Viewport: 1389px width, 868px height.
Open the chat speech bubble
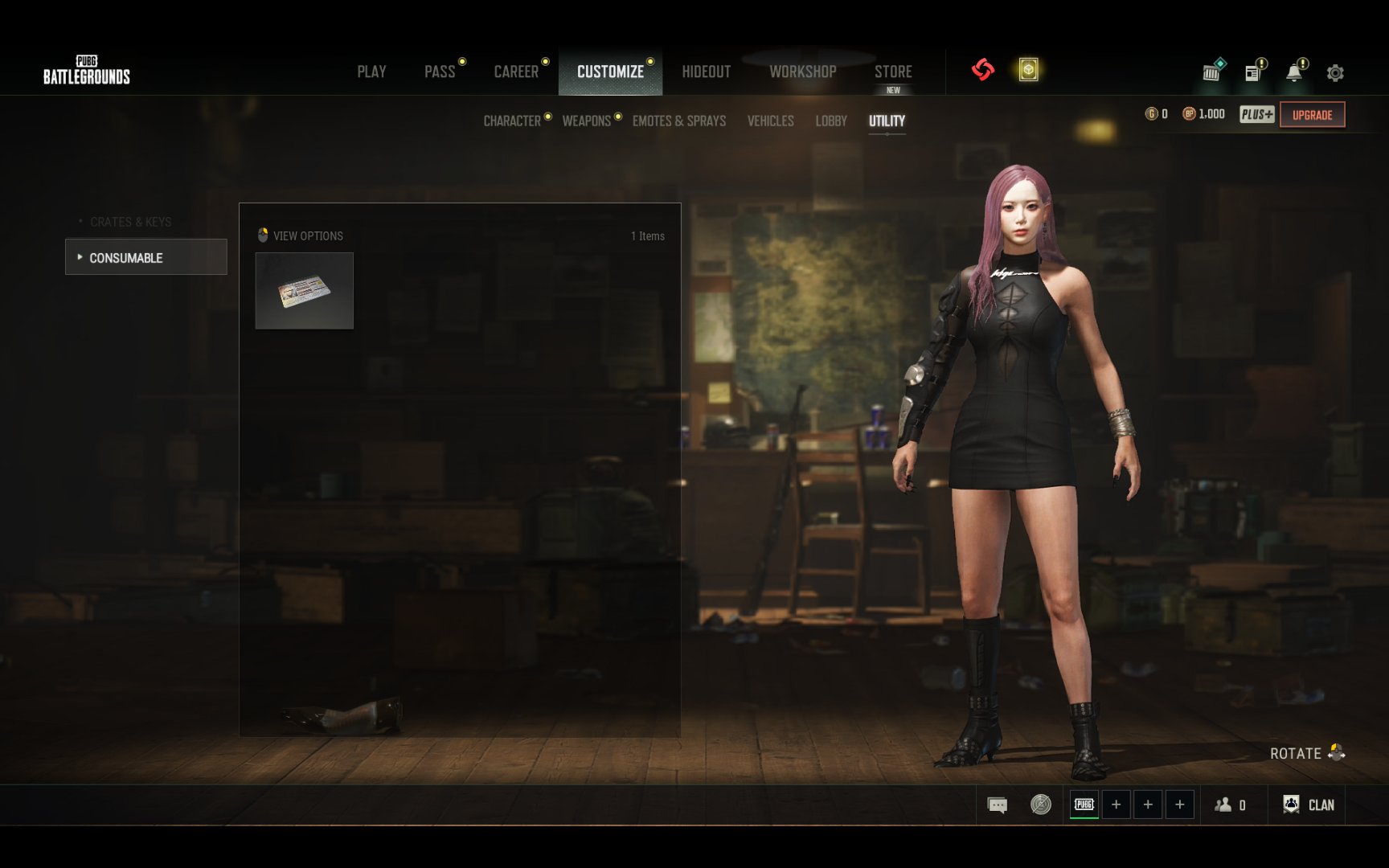(997, 805)
